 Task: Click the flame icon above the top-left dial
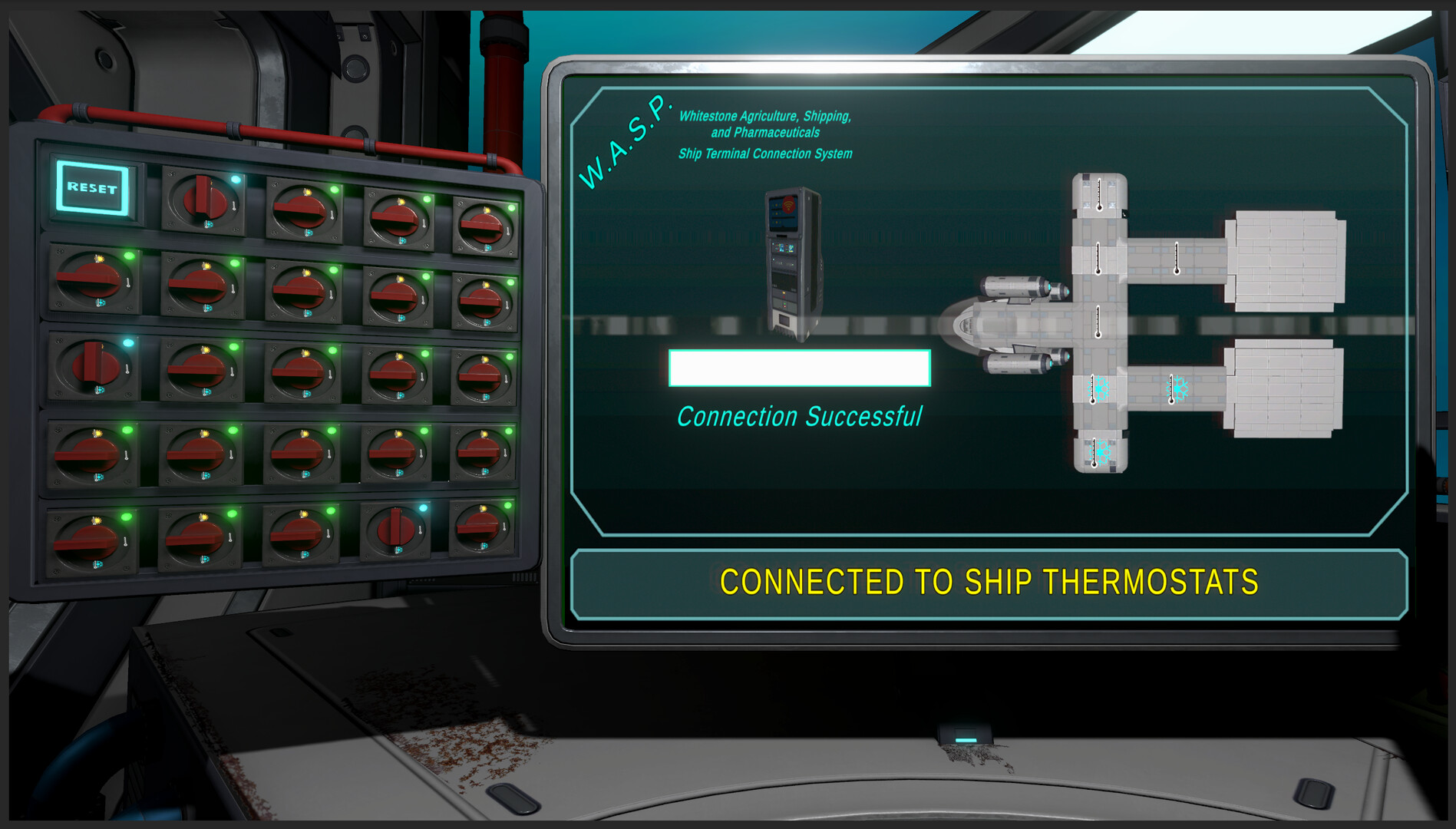tap(99, 259)
